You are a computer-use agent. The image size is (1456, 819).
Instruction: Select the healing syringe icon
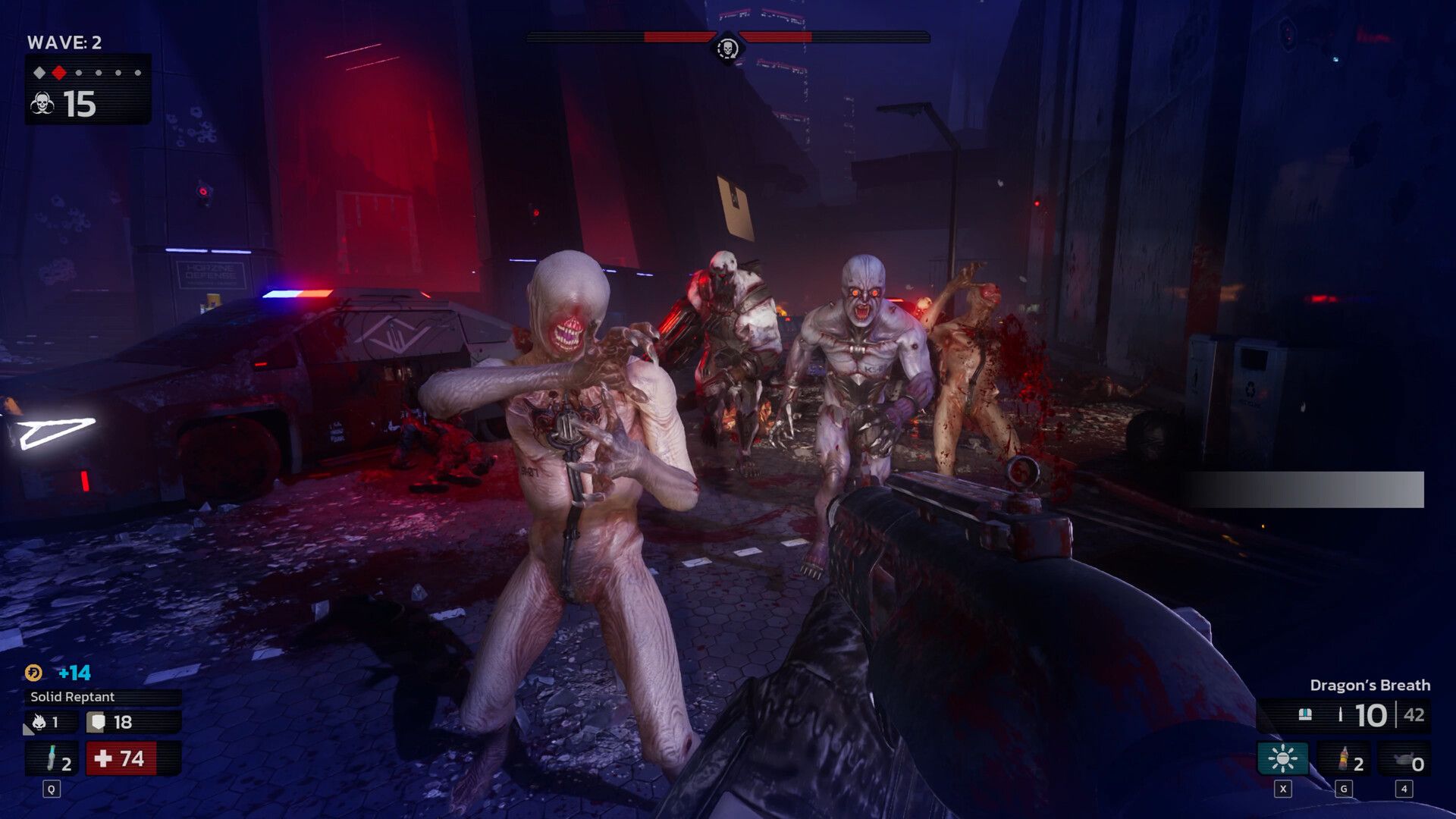(x=52, y=758)
